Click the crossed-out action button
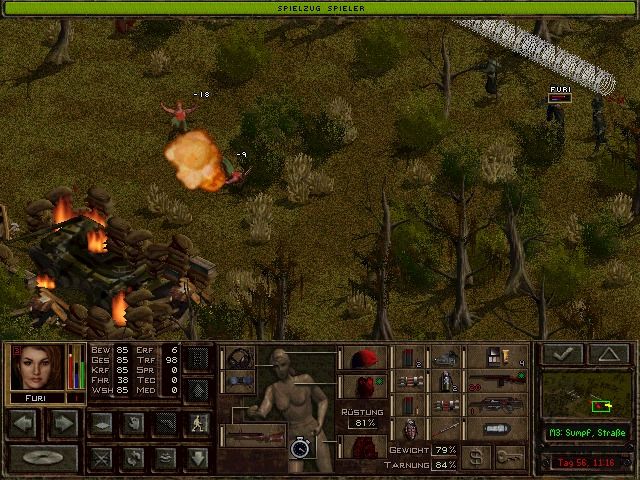640x480 pixels. pyautogui.click(x=100, y=457)
